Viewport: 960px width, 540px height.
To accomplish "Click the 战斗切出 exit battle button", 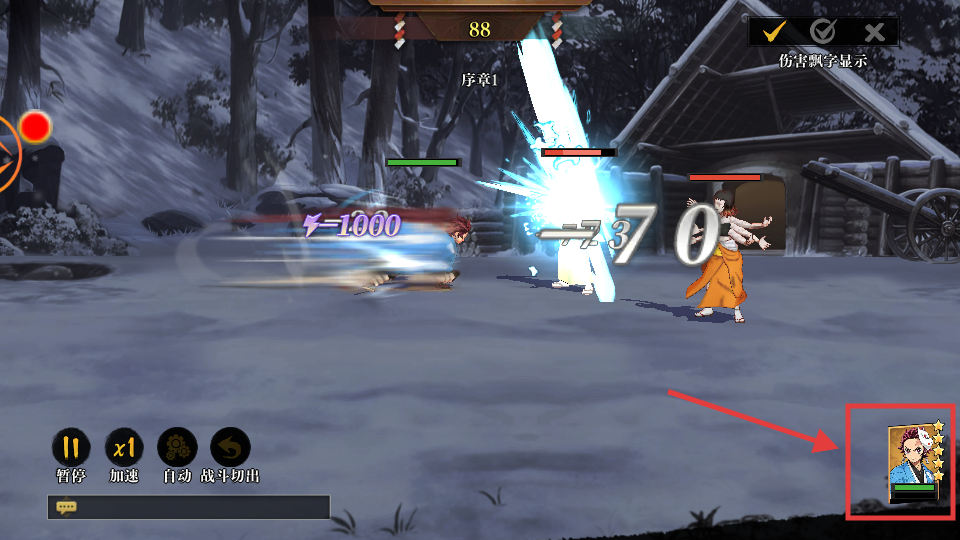I will 230,447.
